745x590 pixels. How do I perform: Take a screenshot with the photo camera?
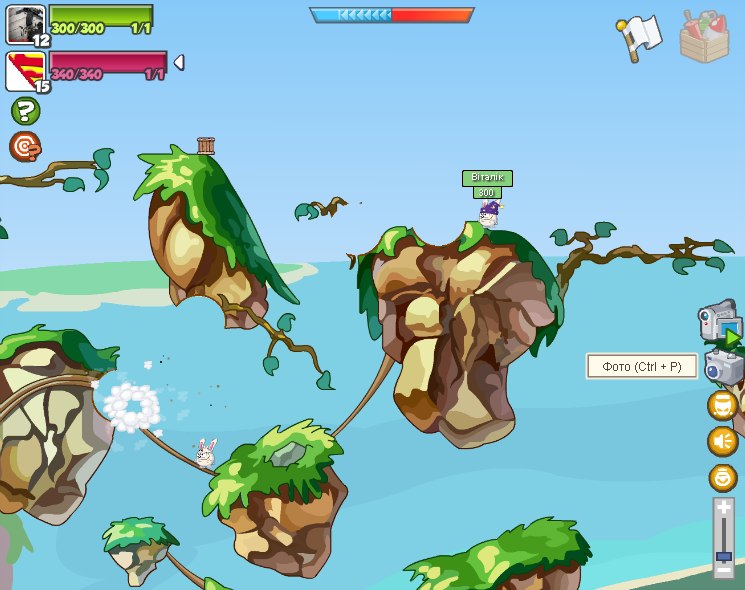click(x=723, y=367)
